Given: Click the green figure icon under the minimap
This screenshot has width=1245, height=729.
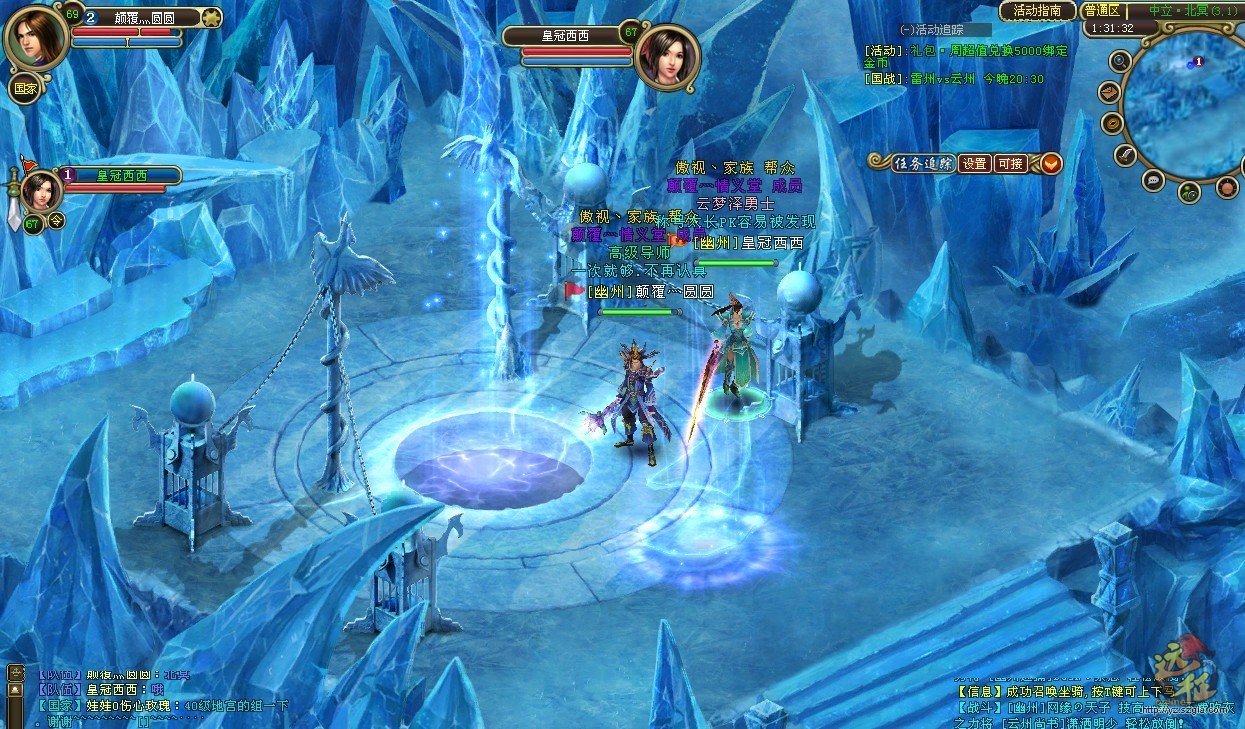Looking at the screenshot, I should point(1189,191).
